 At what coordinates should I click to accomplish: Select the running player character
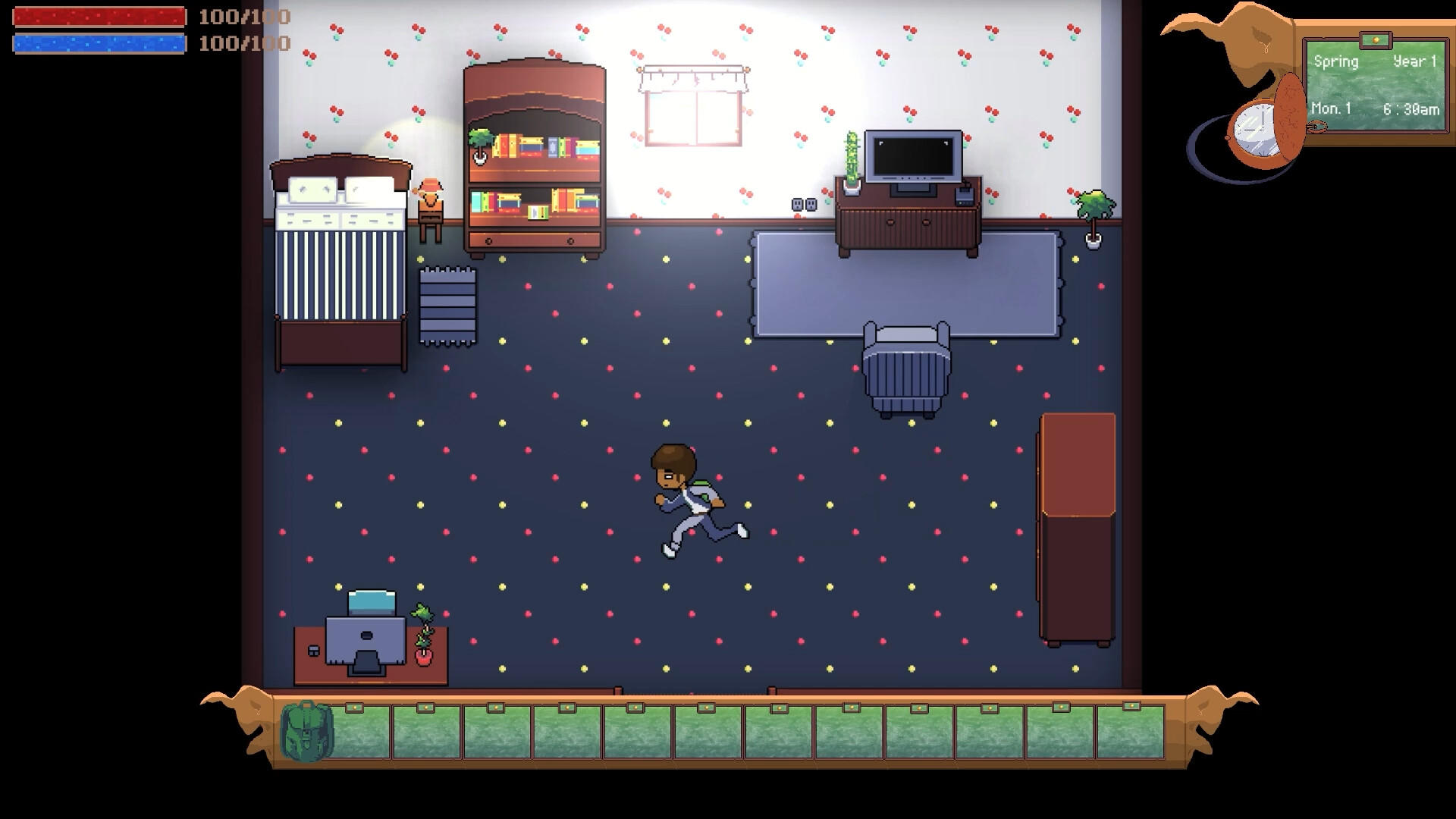tap(686, 493)
